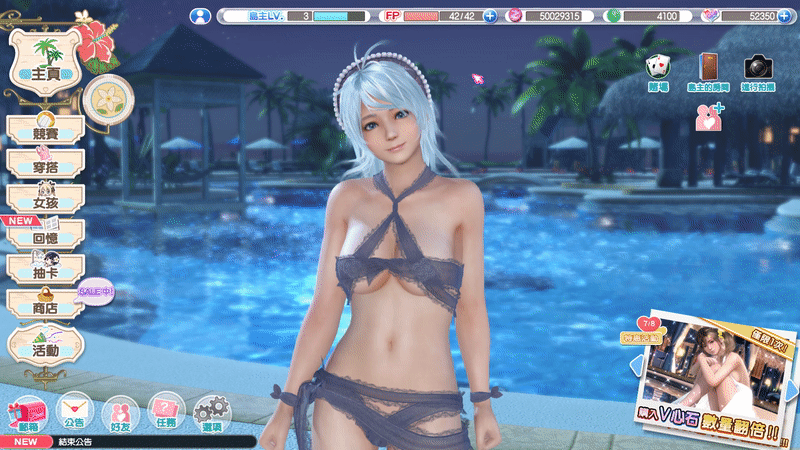
Task: Start 進行拍攝 photo shooting with camera icon
Action: click(x=757, y=69)
